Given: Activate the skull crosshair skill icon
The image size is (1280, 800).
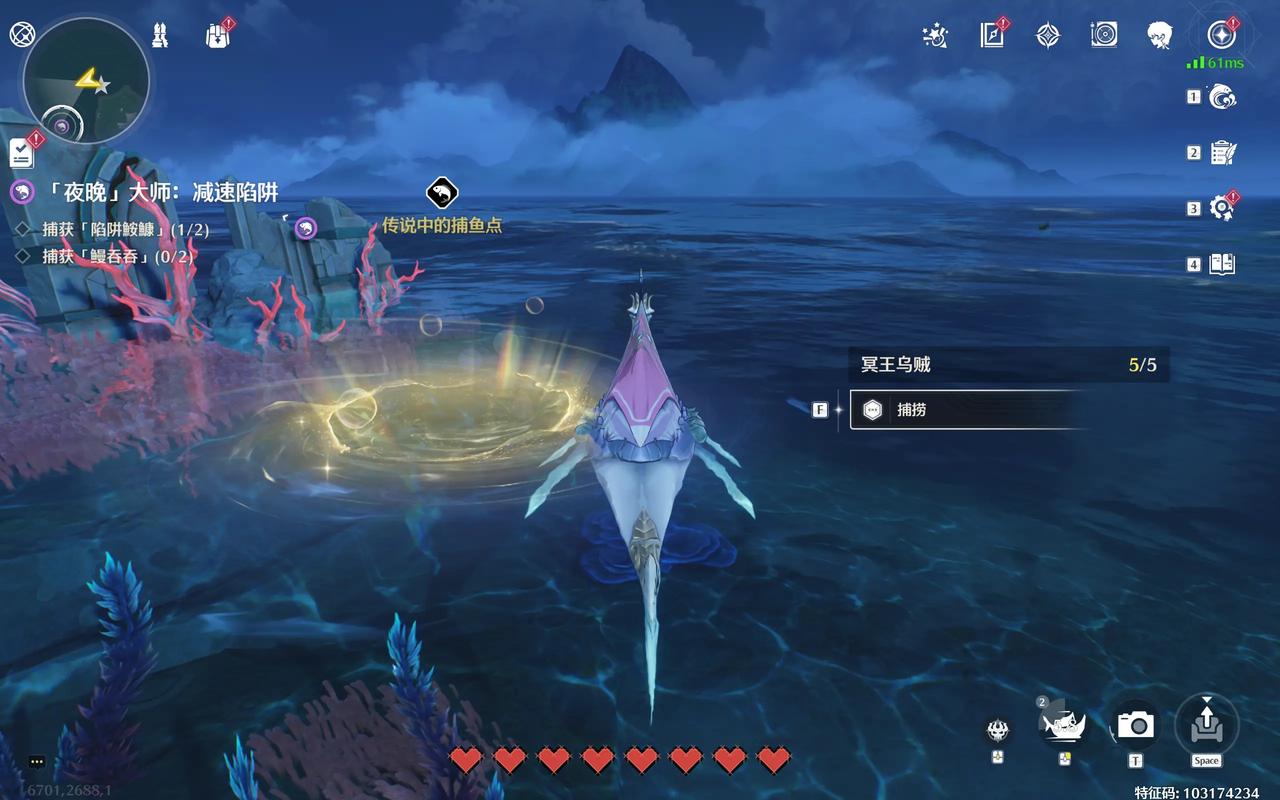Looking at the screenshot, I should [997, 730].
